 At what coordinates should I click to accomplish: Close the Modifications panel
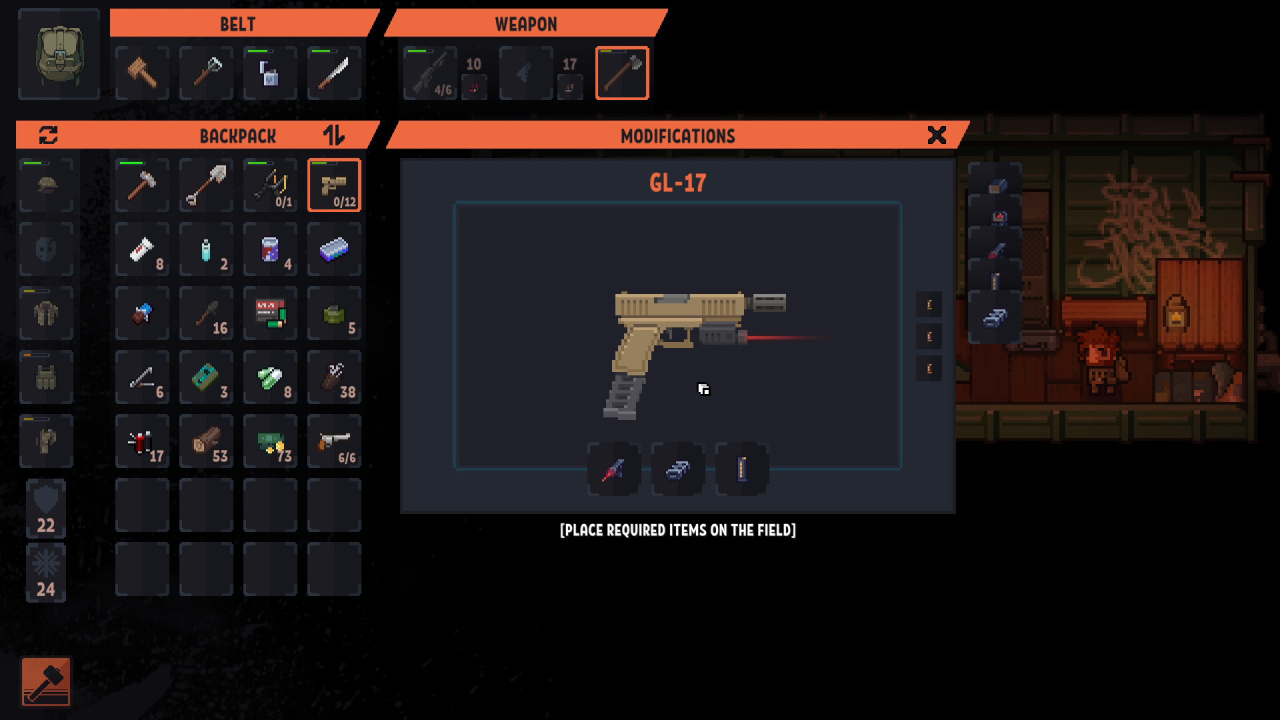936,135
